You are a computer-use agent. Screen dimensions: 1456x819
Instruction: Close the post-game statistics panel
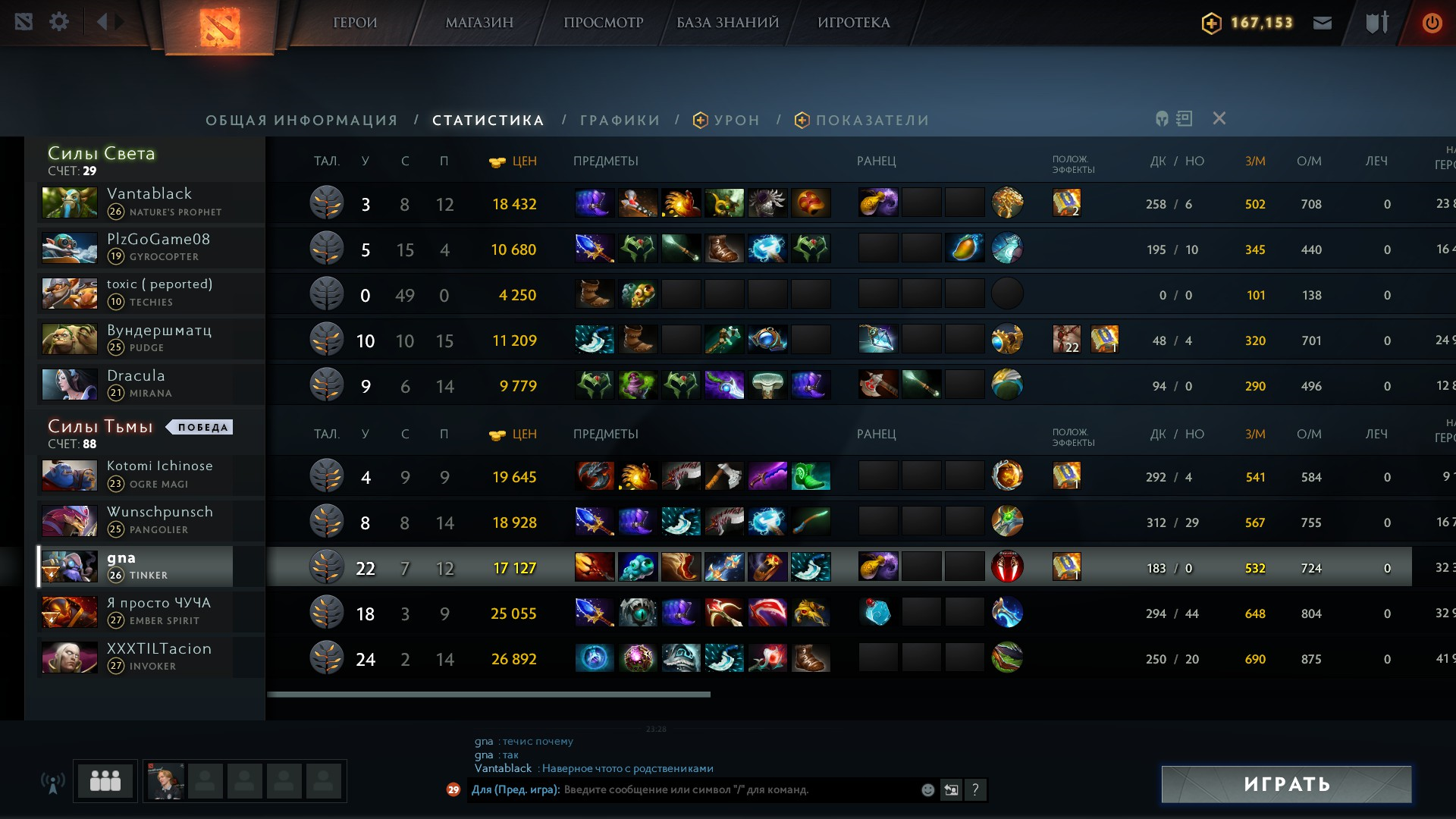tap(1219, 118)
